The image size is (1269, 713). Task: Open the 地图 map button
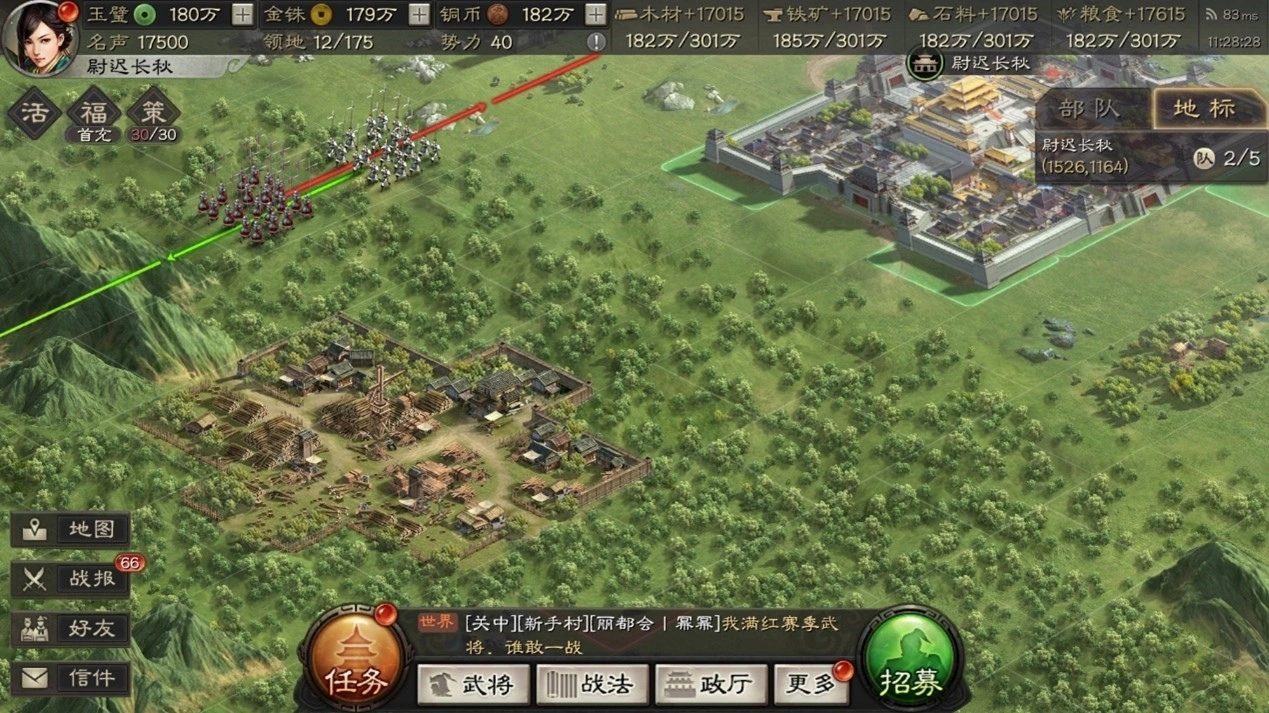(x=71, y=530)
